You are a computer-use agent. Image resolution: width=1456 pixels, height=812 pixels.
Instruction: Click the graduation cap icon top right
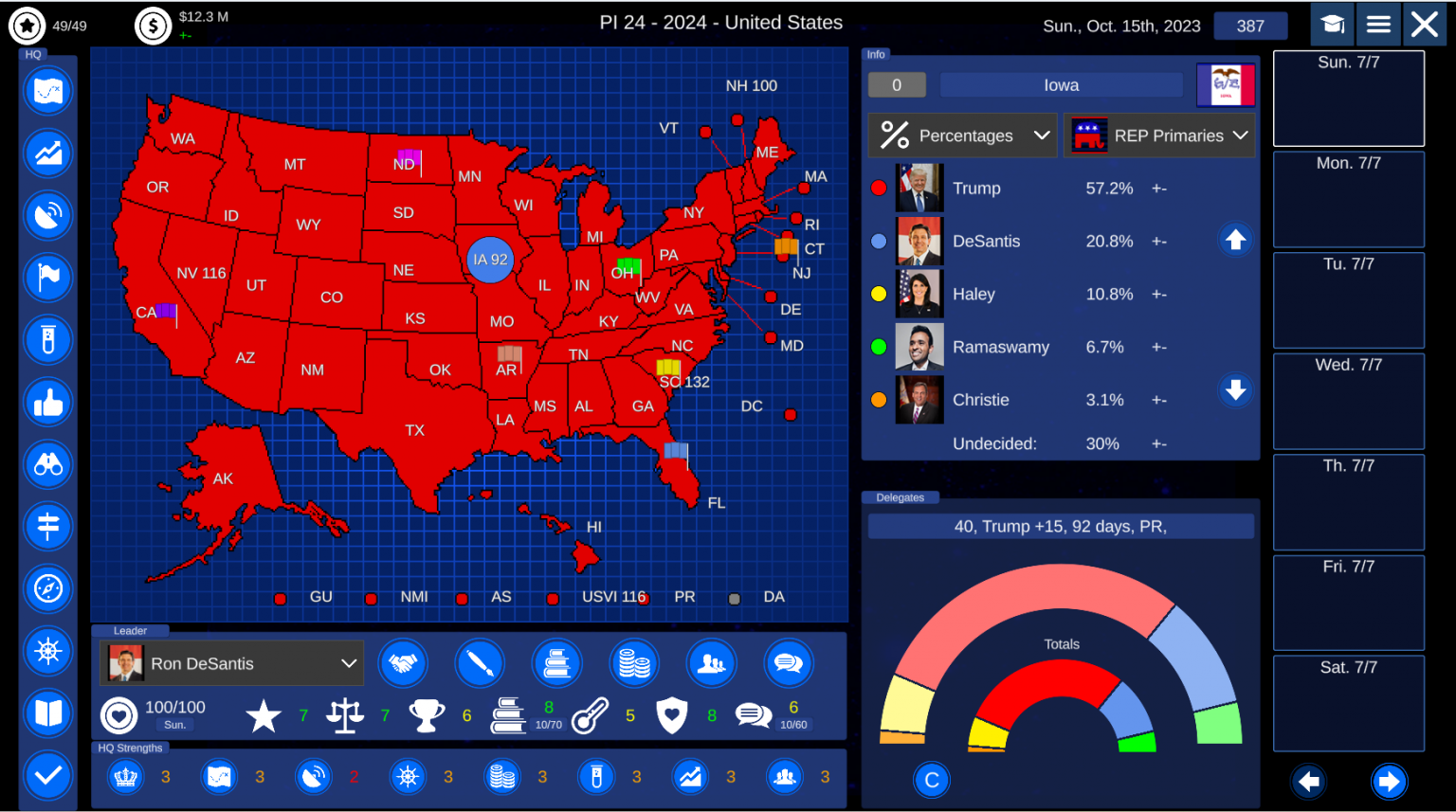click(x=1332, y=24)
